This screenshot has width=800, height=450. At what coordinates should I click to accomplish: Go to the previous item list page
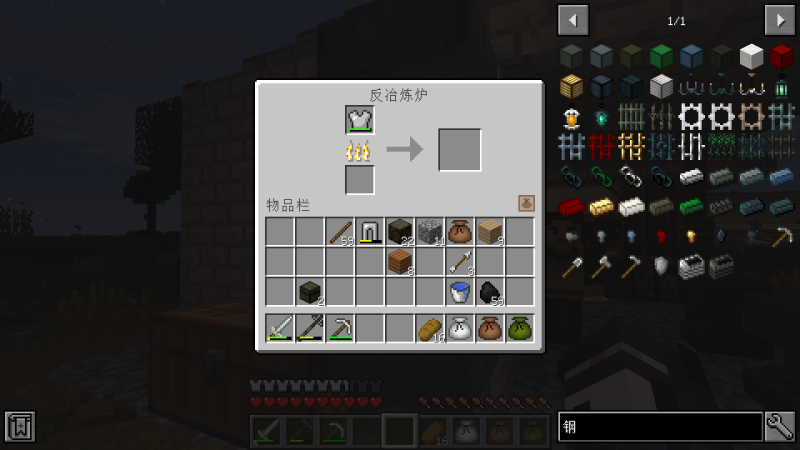[573, 20]
